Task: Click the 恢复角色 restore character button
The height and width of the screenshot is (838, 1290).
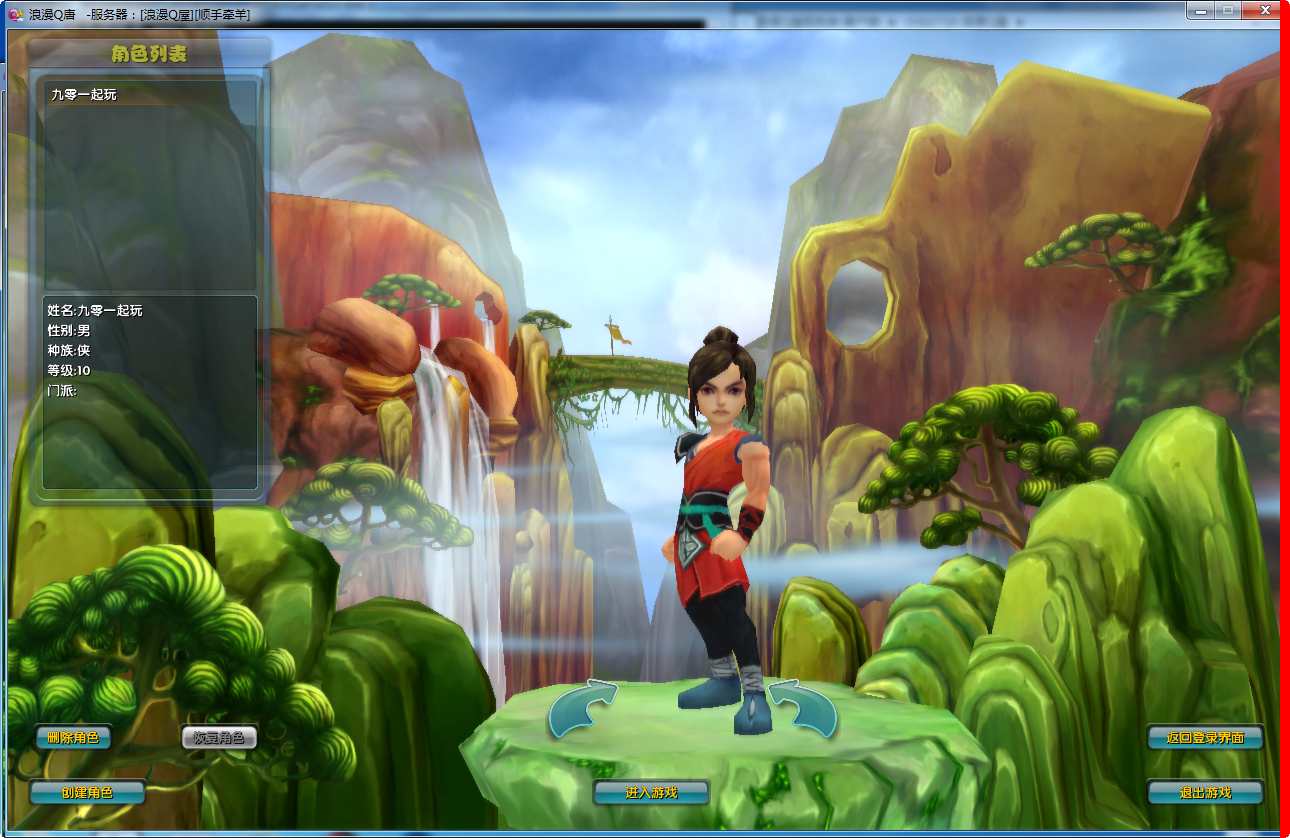Action: coord(219,738)
